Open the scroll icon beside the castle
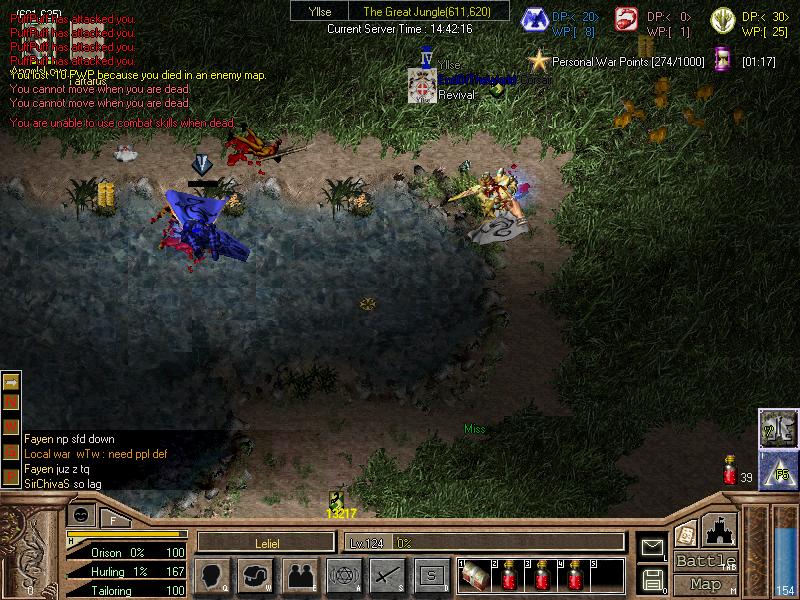 (686, 534)
